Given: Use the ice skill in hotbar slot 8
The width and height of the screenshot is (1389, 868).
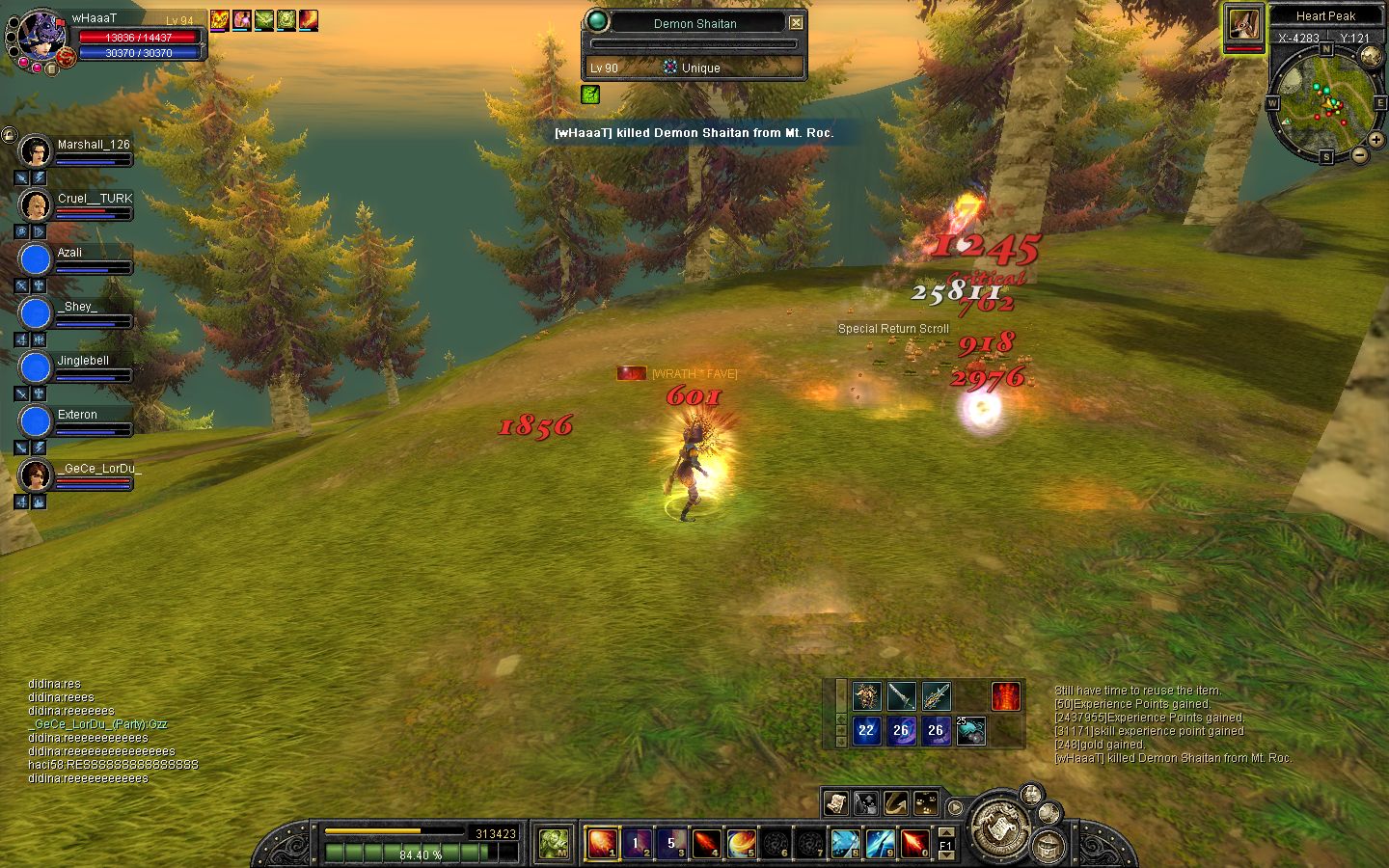Looking at the screenshot, I should click(x=845, y=843).
